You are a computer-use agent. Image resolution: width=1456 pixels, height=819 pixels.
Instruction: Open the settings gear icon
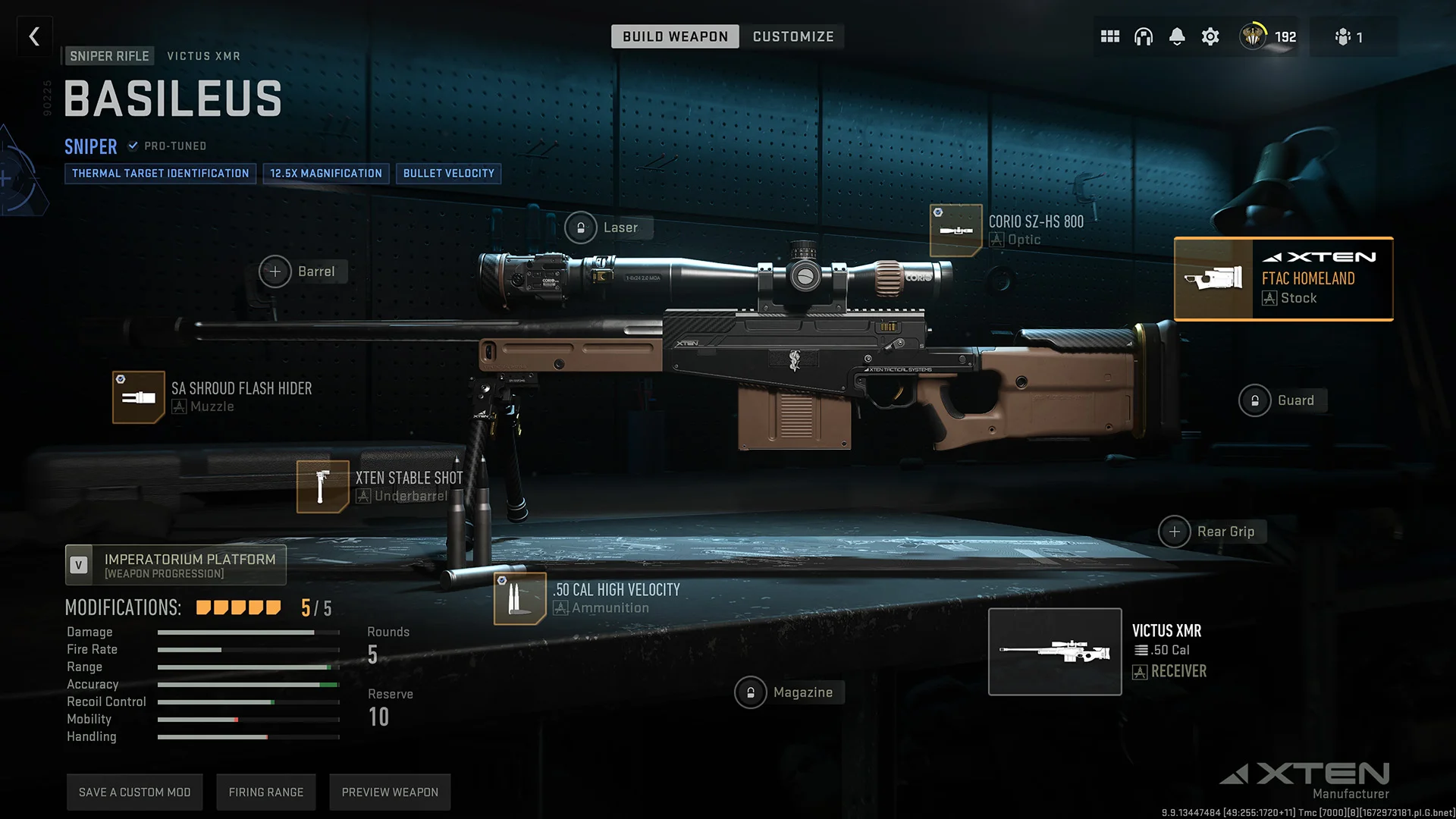(x=1210, y=36)
